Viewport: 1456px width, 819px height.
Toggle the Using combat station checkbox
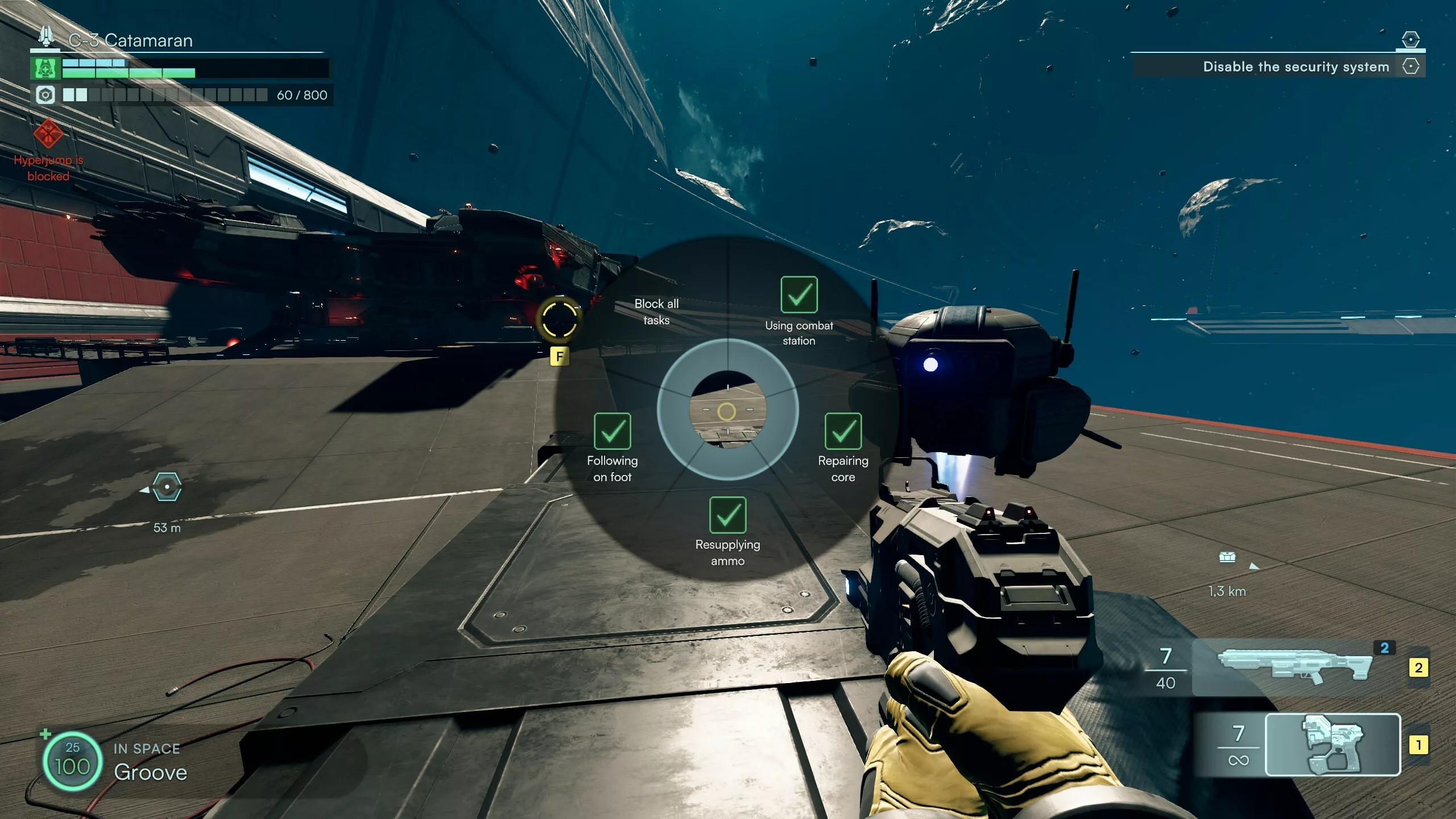799,295
